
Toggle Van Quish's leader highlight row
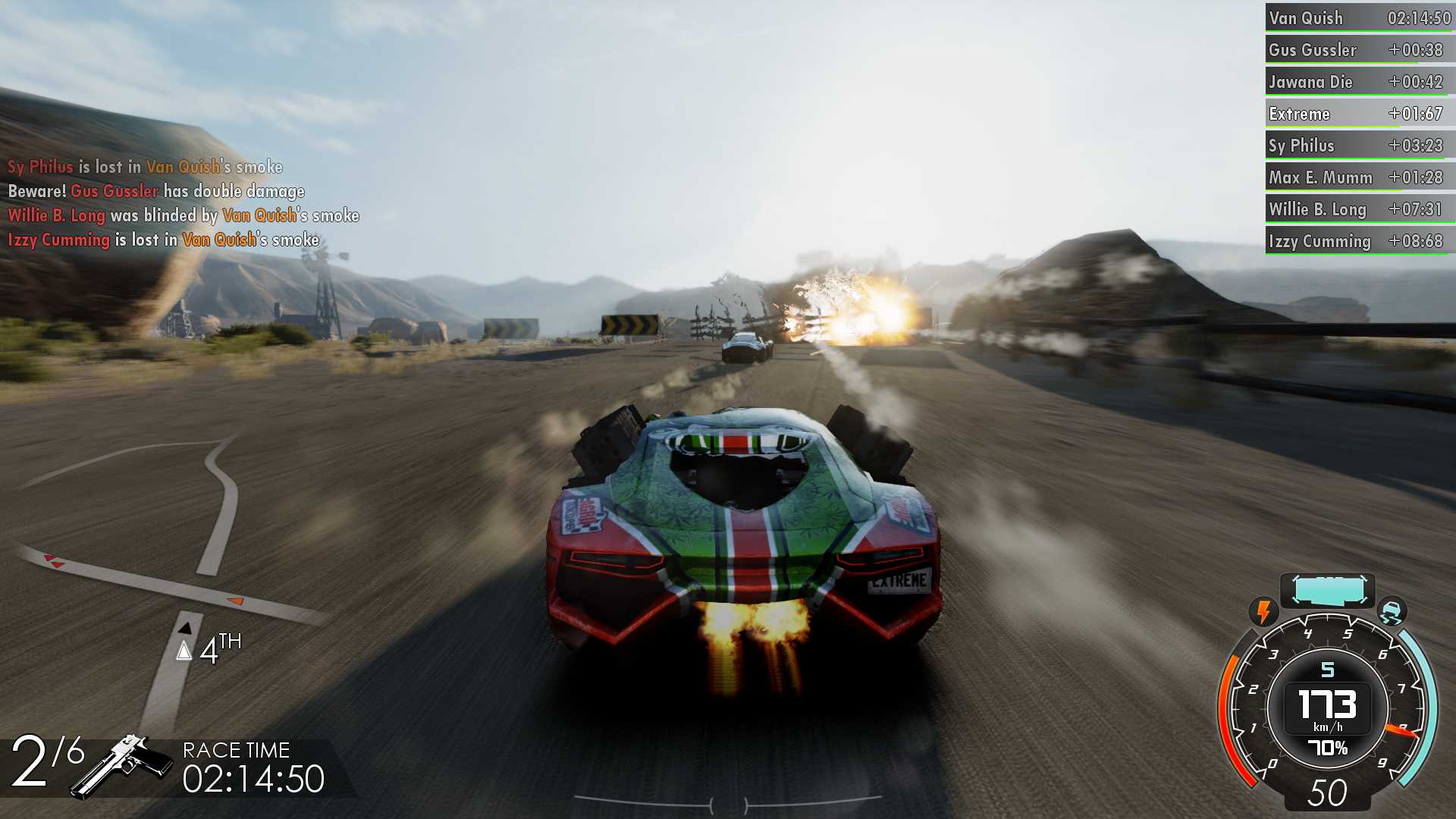coord(1357,17)
